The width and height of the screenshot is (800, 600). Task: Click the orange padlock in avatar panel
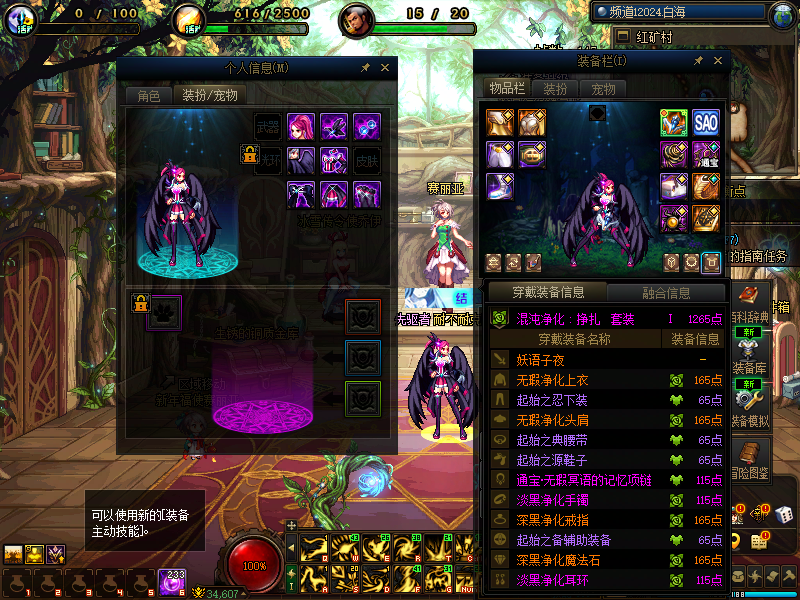(x=250, y=153)
